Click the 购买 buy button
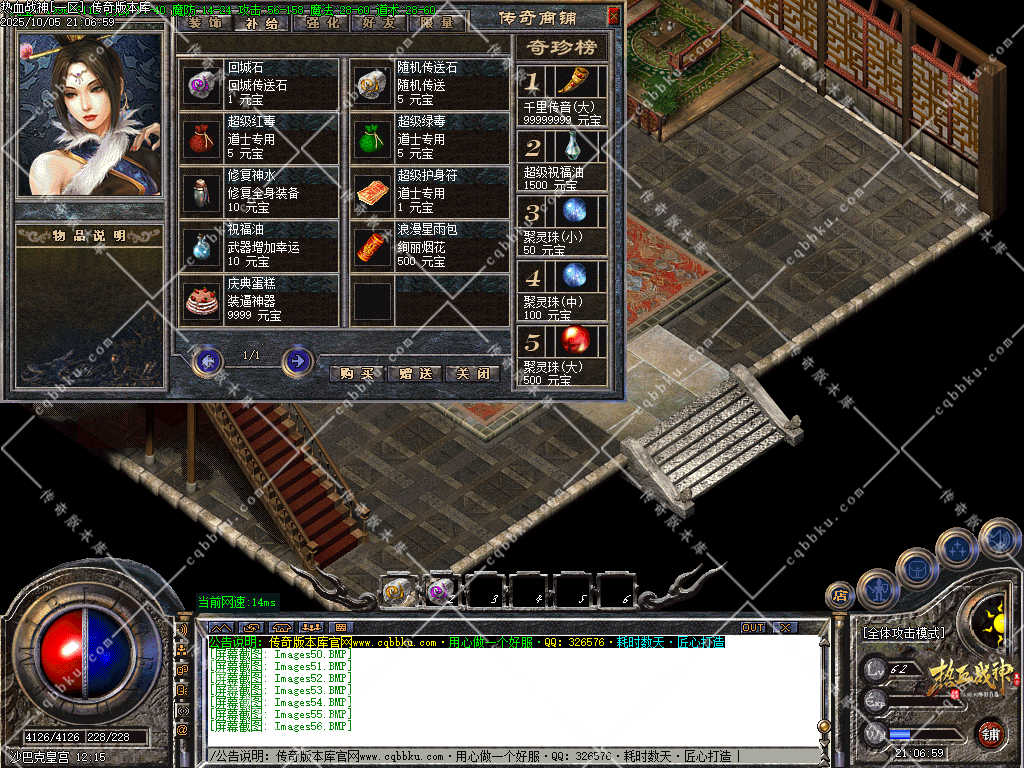The image size is (1024, 768). click(x=356, y=374)
